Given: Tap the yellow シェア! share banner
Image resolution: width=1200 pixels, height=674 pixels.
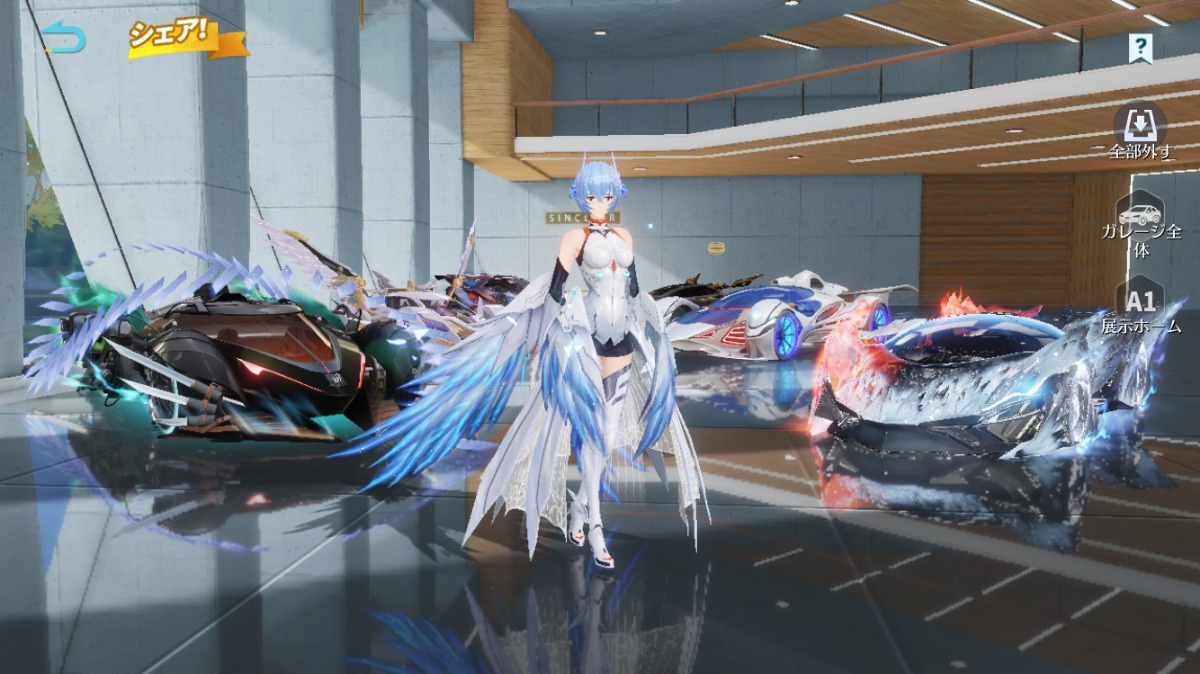Looking at the screenshot, I should [x=186, y=37].
